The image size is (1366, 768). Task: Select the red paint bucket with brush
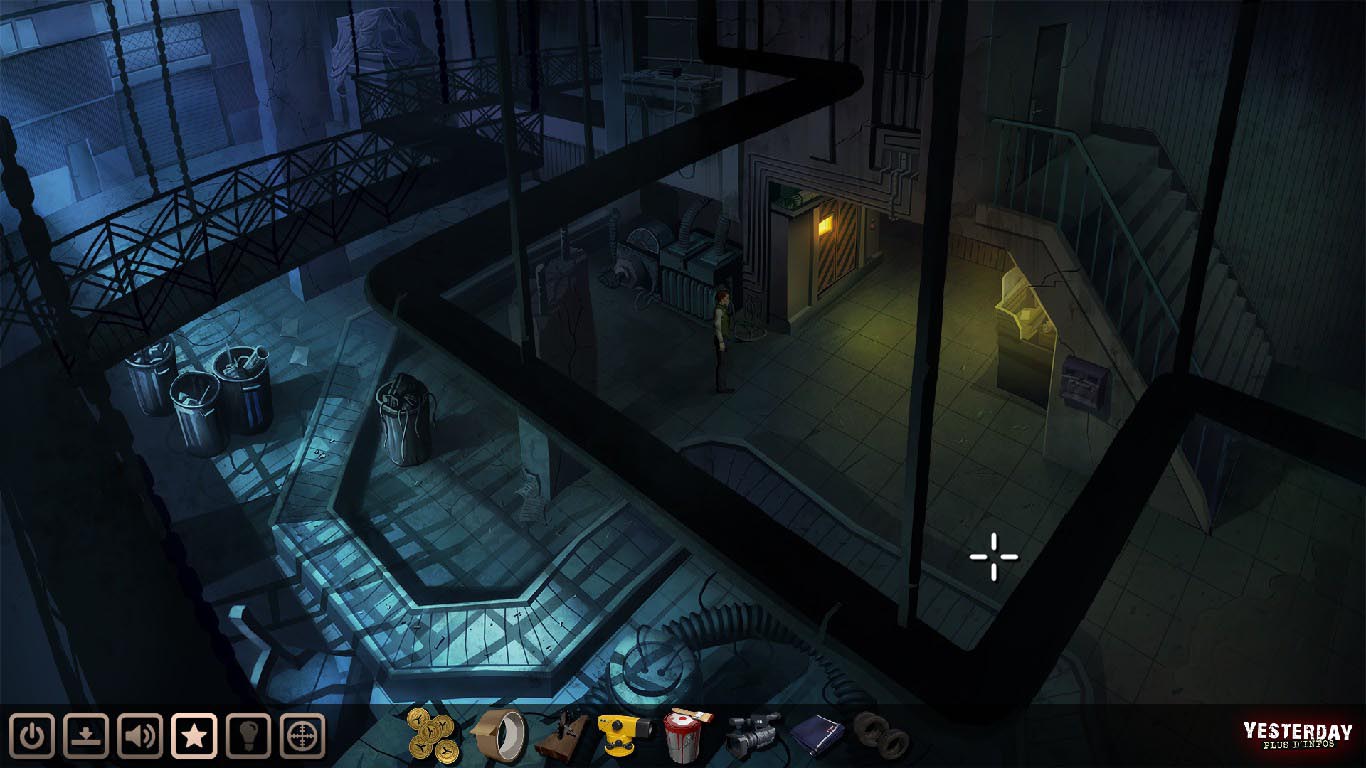[686, 736]
